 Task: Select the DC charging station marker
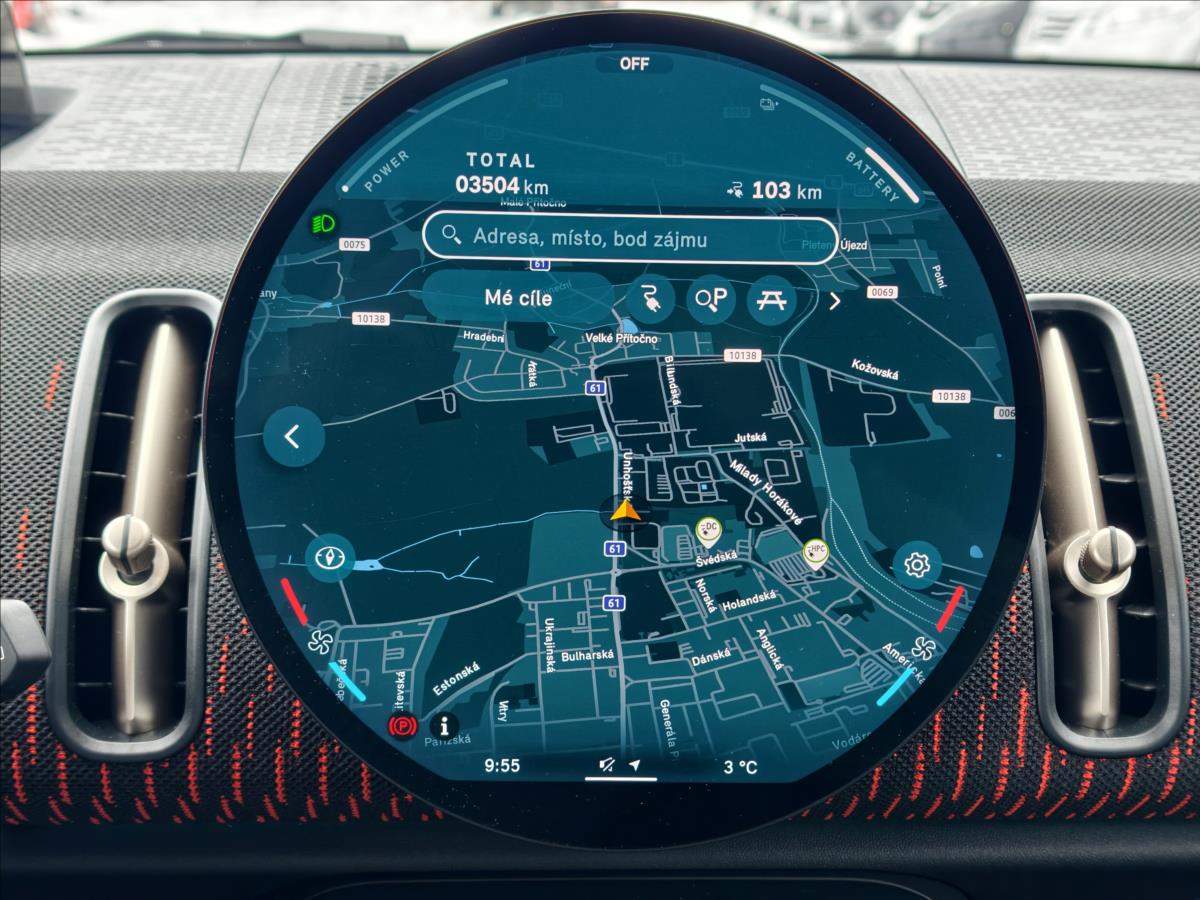(709, 529)
